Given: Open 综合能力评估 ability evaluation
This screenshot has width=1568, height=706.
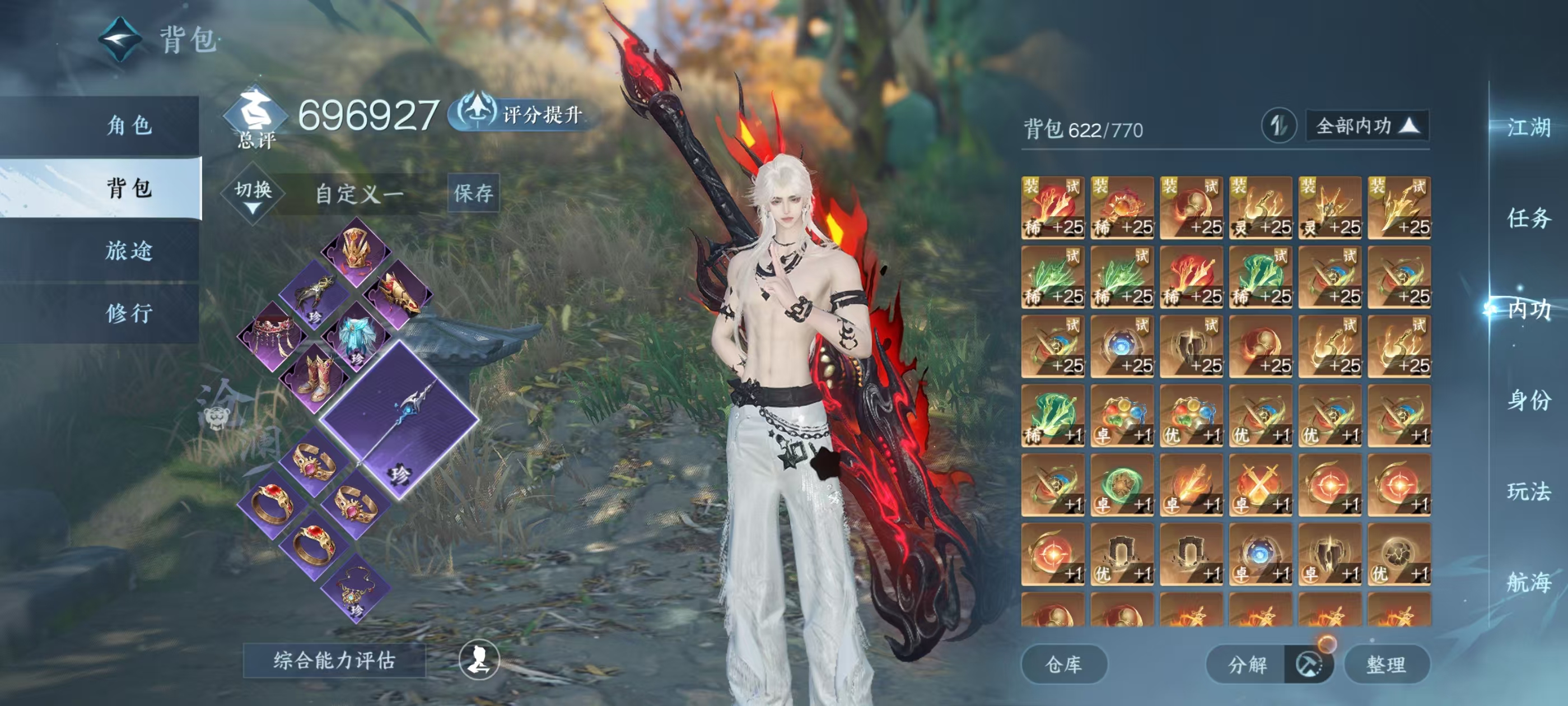Looking at the screenshot, I should click(334, 660).
